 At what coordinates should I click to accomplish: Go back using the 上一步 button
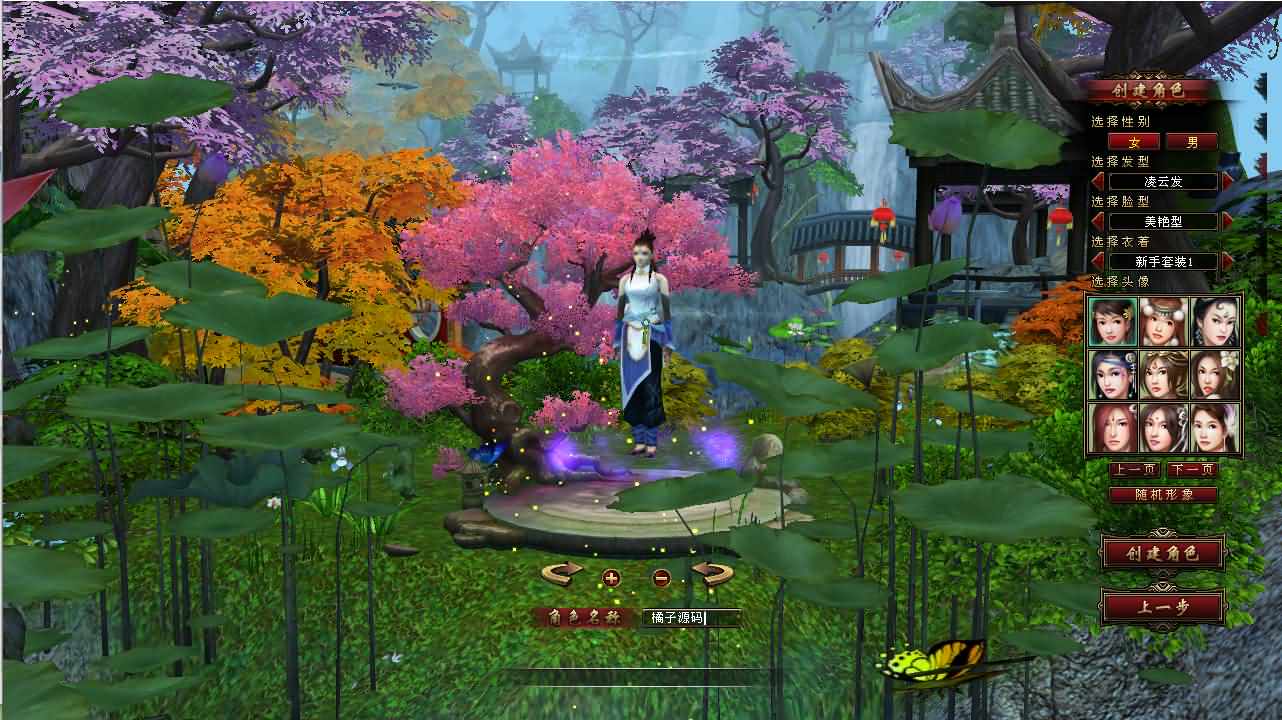coord(1162,606)
